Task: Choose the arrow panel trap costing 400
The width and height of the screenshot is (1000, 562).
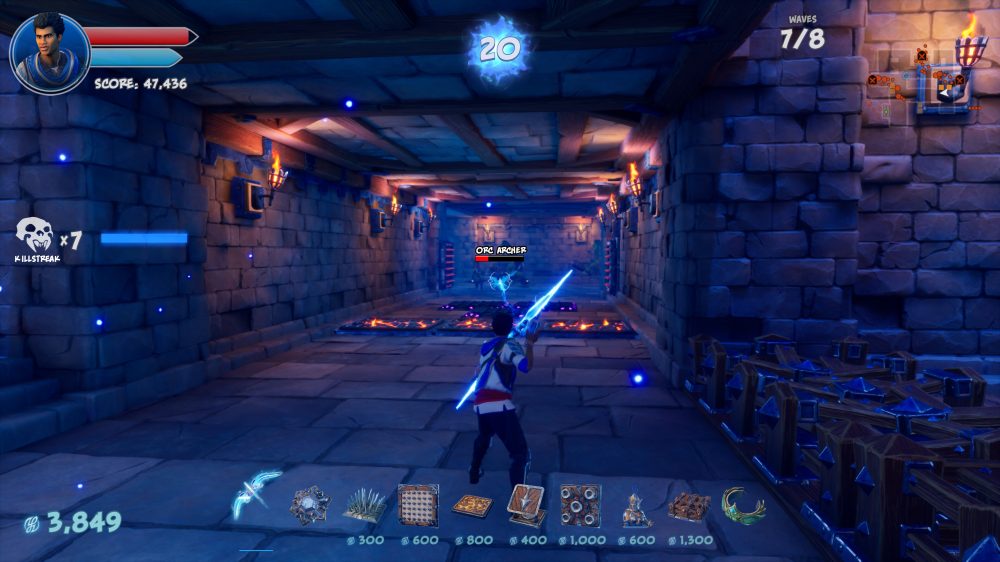Action: pos(526,504)
